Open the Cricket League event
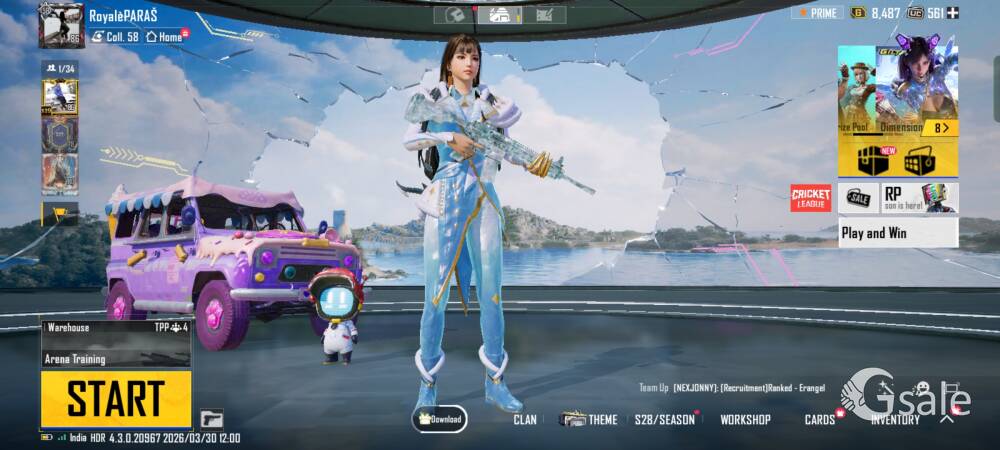 tap(811, 198)
